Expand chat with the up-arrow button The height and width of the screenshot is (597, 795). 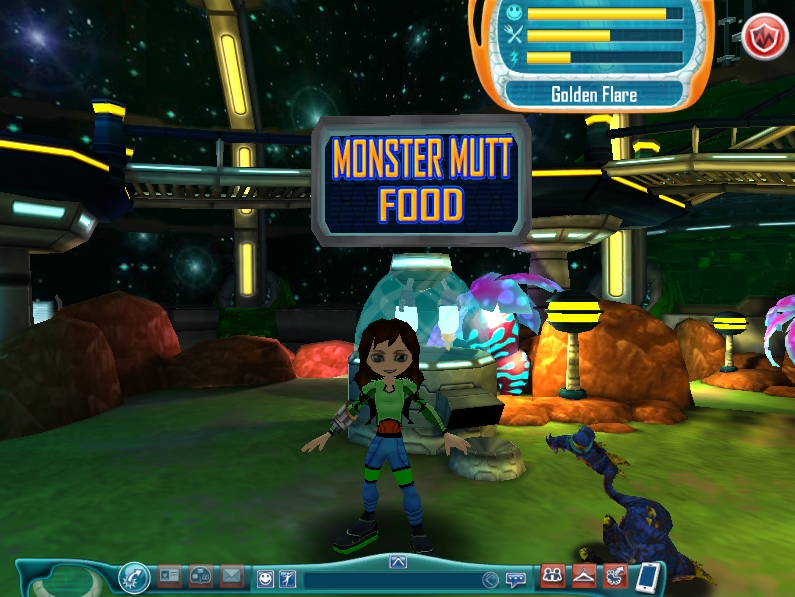(398, 562)
